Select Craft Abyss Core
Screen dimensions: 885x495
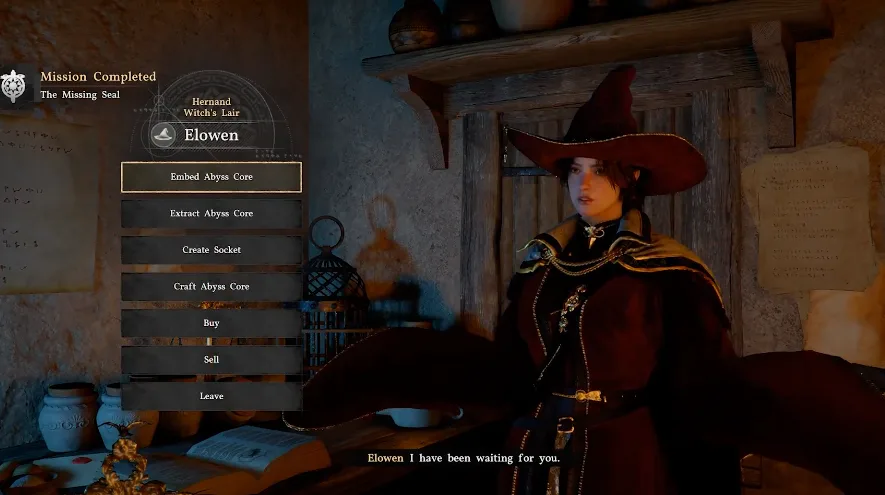tap(211, 287)
